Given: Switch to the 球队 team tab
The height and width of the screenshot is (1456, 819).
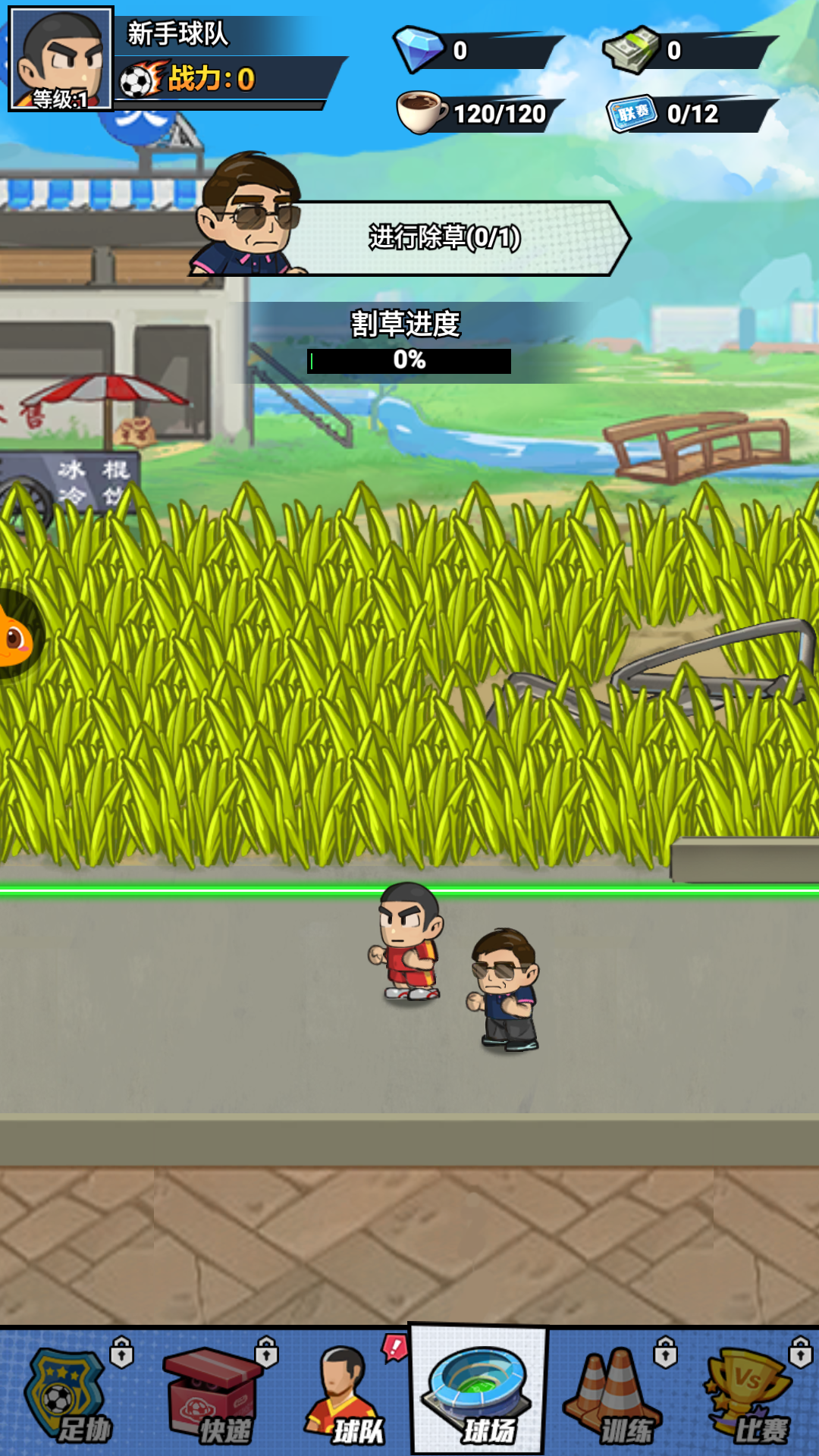Looking at the screenshot, I should coord(345,1394).
